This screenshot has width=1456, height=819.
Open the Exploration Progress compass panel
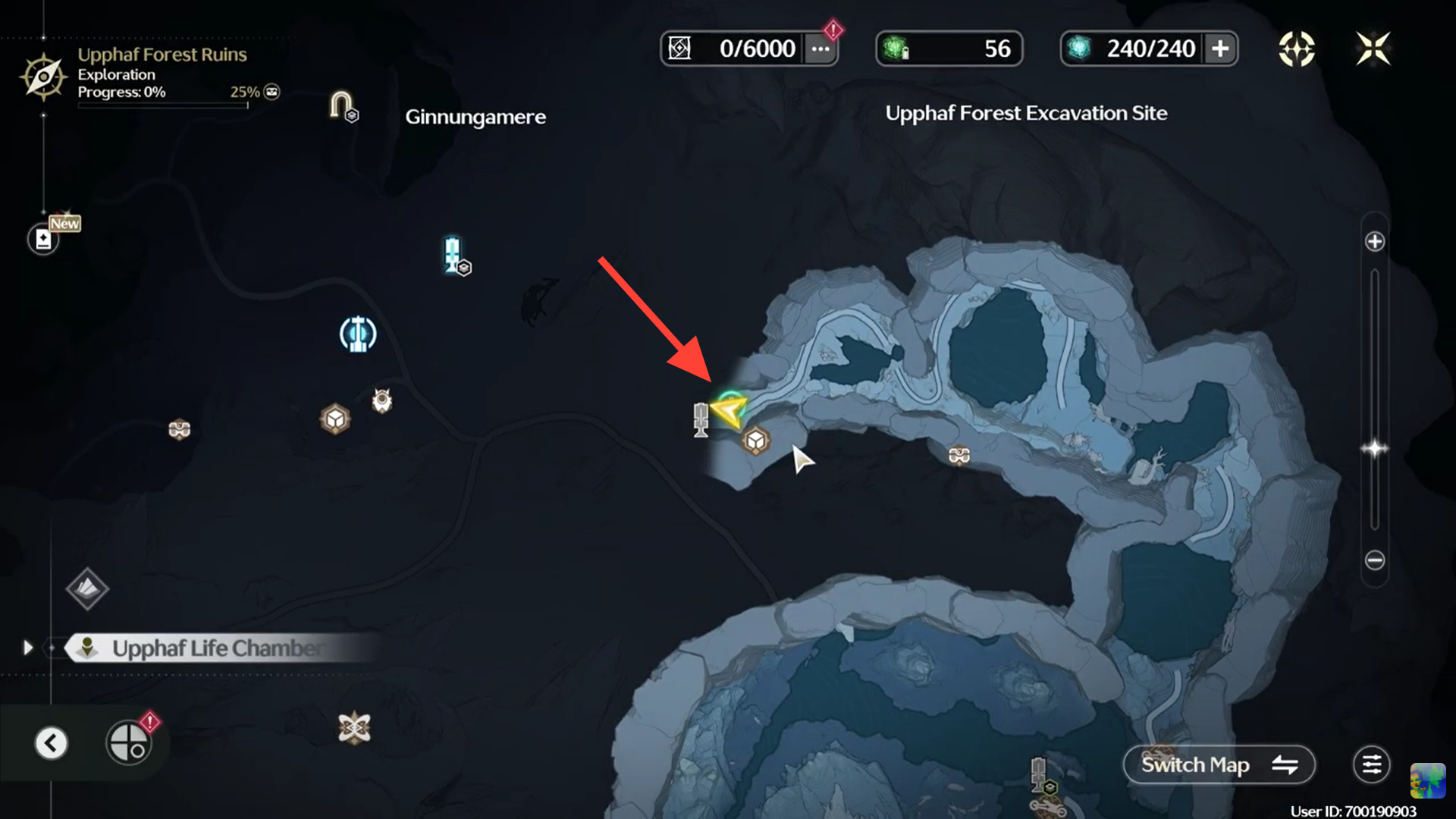click(43, 76)
